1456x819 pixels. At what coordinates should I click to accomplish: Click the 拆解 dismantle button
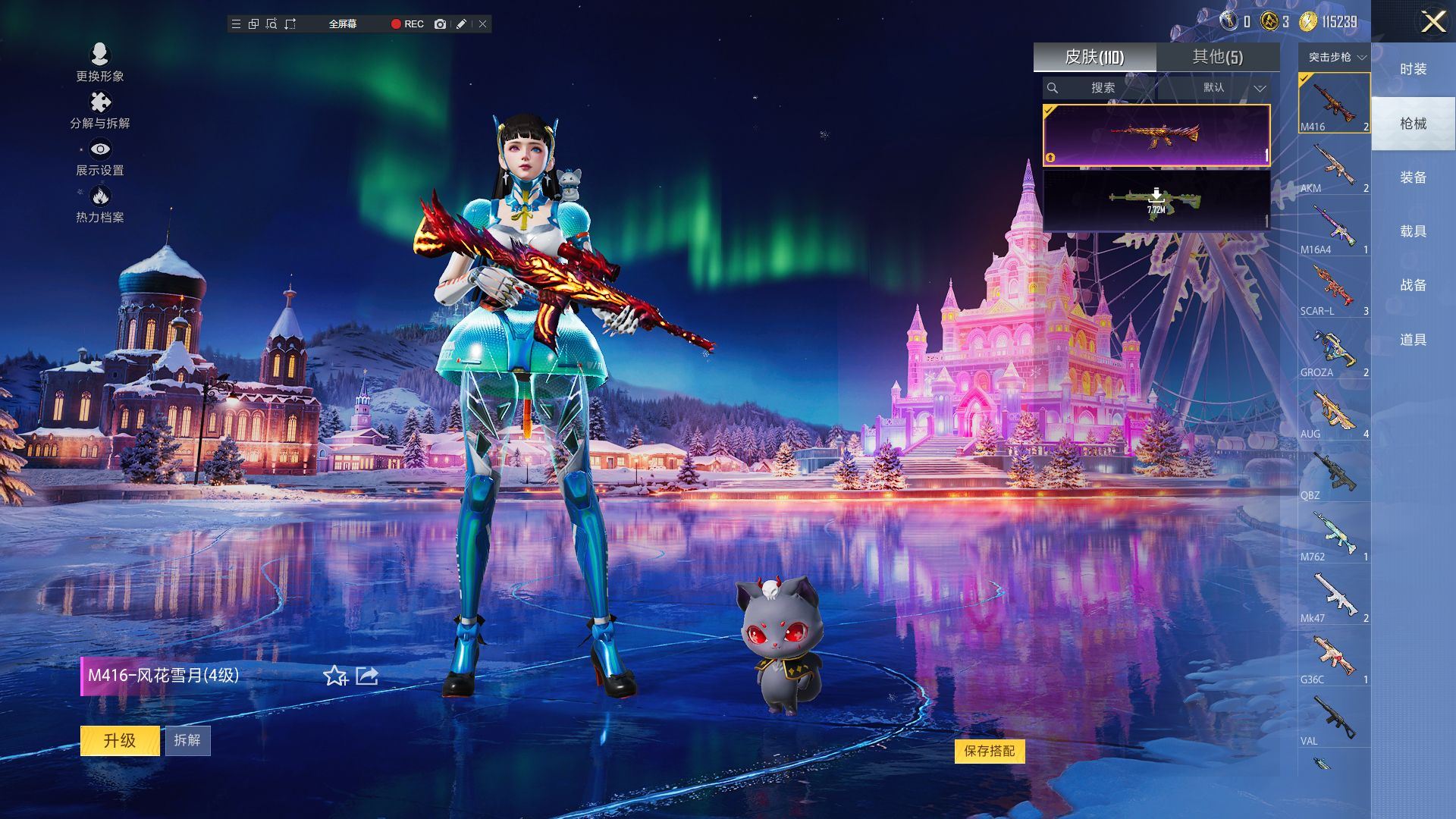pos(187,740)
